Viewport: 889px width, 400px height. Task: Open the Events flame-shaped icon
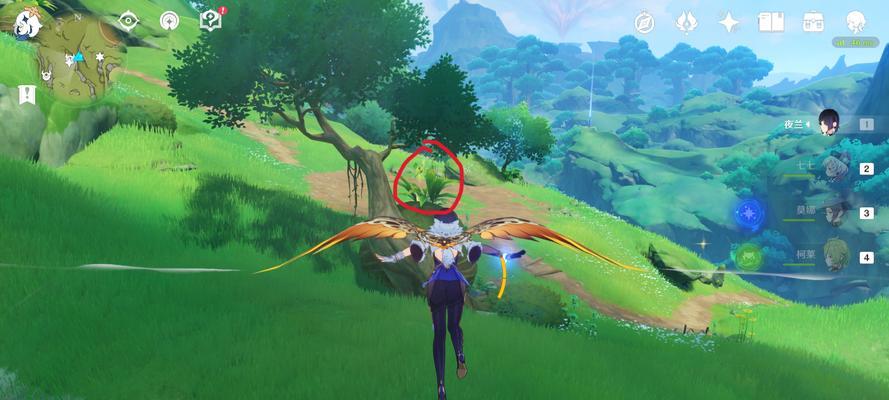point(686,22)
